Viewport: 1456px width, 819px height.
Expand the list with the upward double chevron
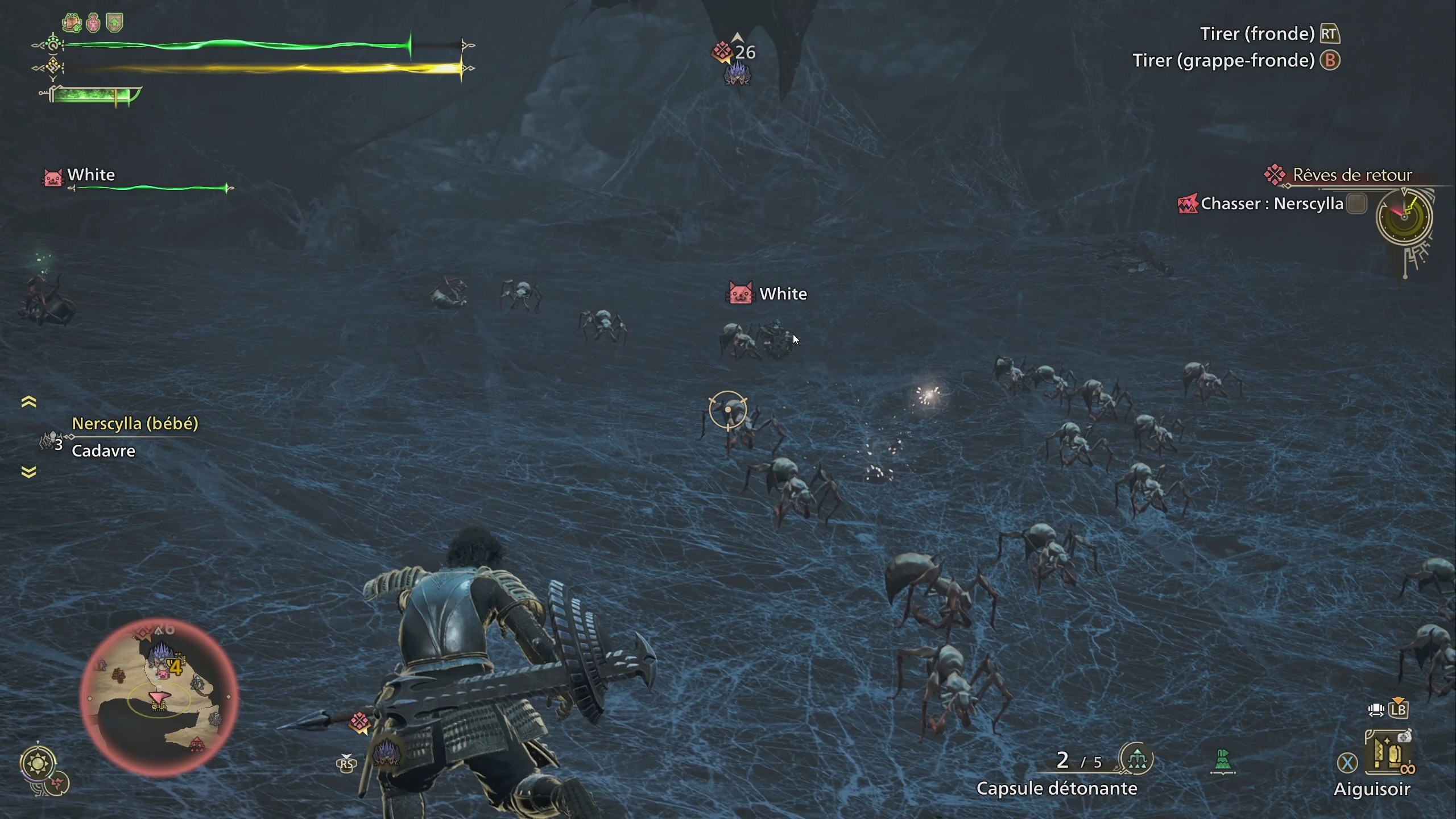coord(28,402)
